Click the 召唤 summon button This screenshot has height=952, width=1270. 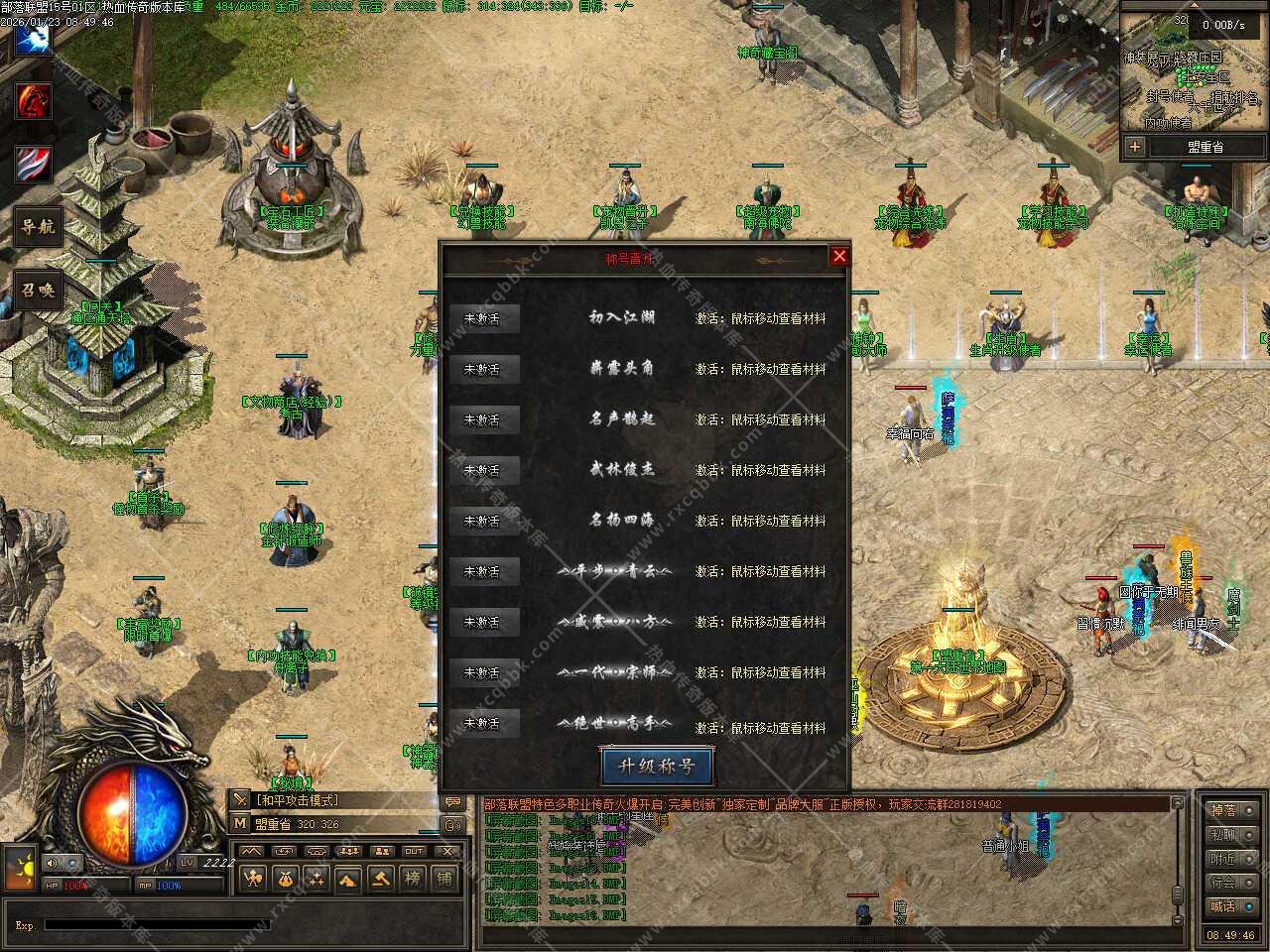click(38, 291)
